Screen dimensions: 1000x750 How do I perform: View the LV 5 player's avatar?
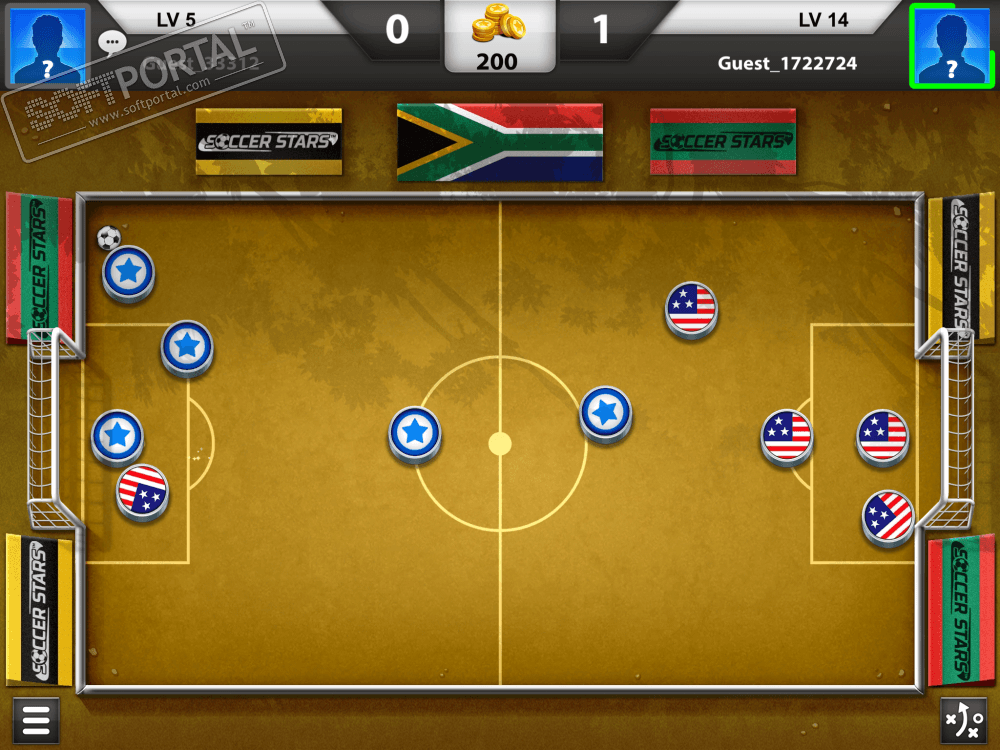[x=47, y=45]
